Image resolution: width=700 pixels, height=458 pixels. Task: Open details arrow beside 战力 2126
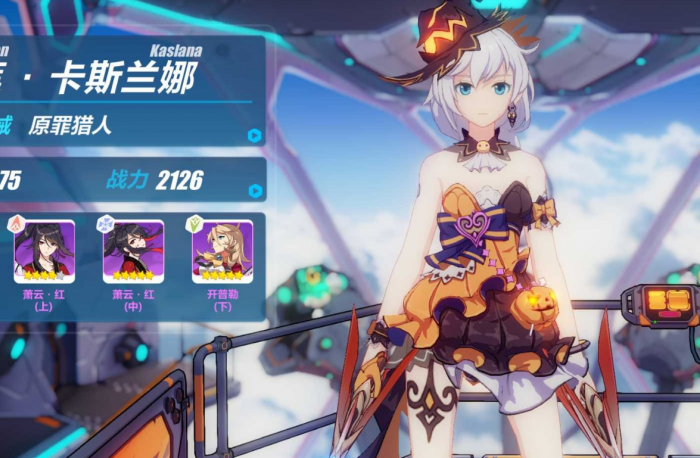[255, 190]
